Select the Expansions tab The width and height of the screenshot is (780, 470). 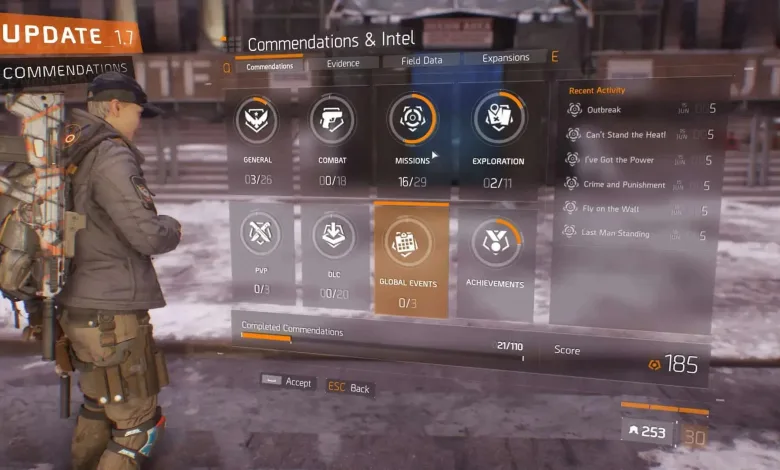click(505, 58)
